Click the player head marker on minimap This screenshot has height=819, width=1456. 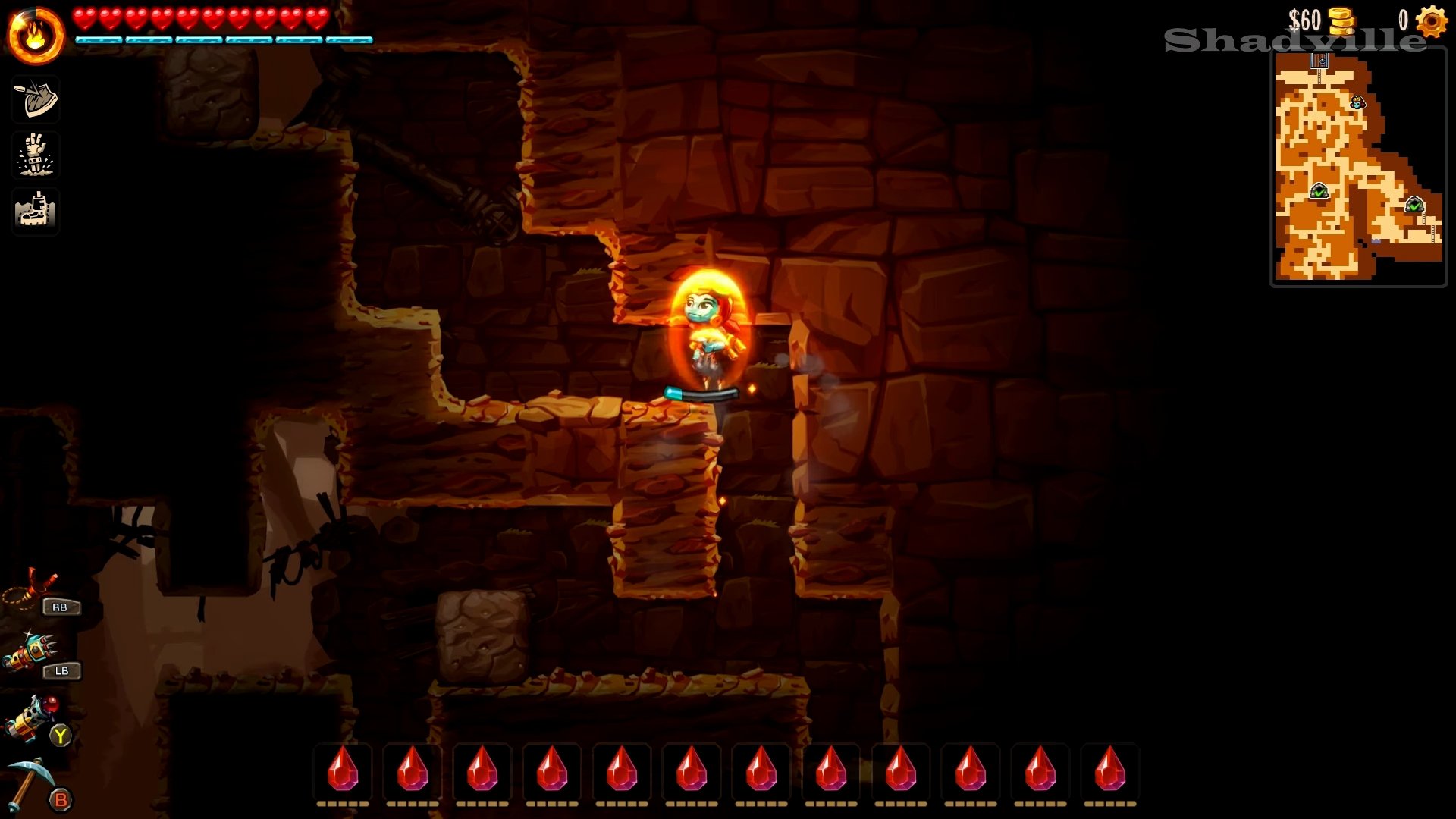1357,102
